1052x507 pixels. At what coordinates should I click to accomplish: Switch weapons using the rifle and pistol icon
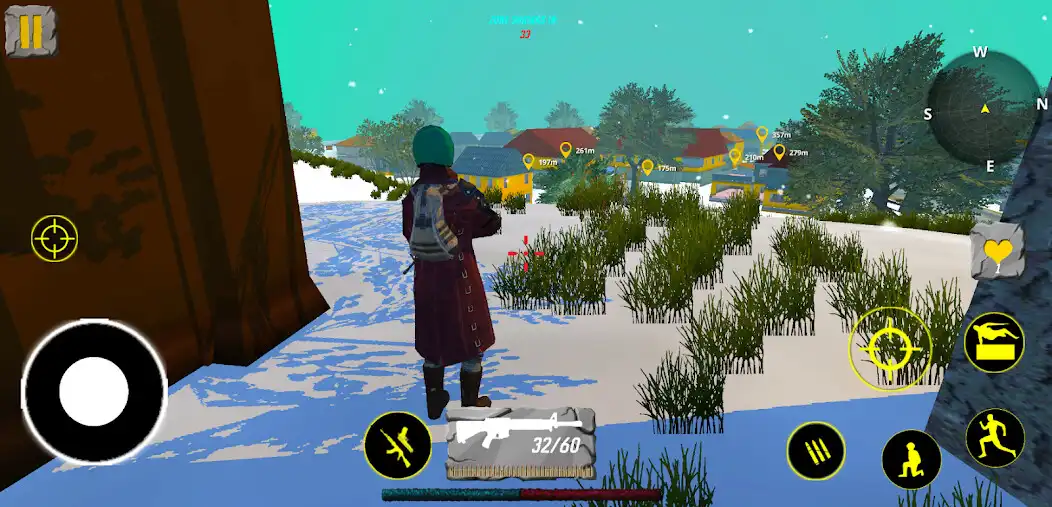397,445
